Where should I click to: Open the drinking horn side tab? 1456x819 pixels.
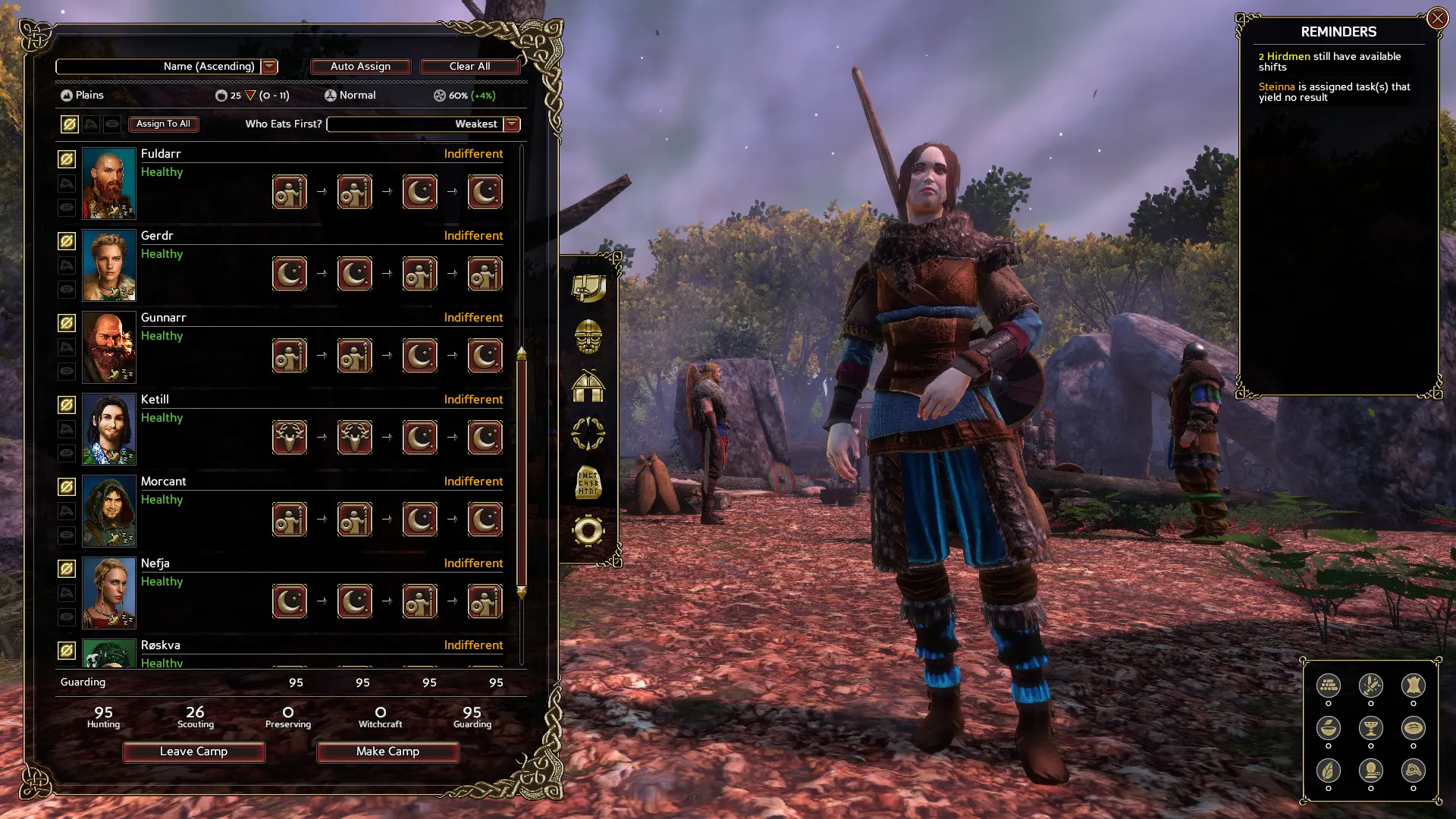[x=588, y=288]
